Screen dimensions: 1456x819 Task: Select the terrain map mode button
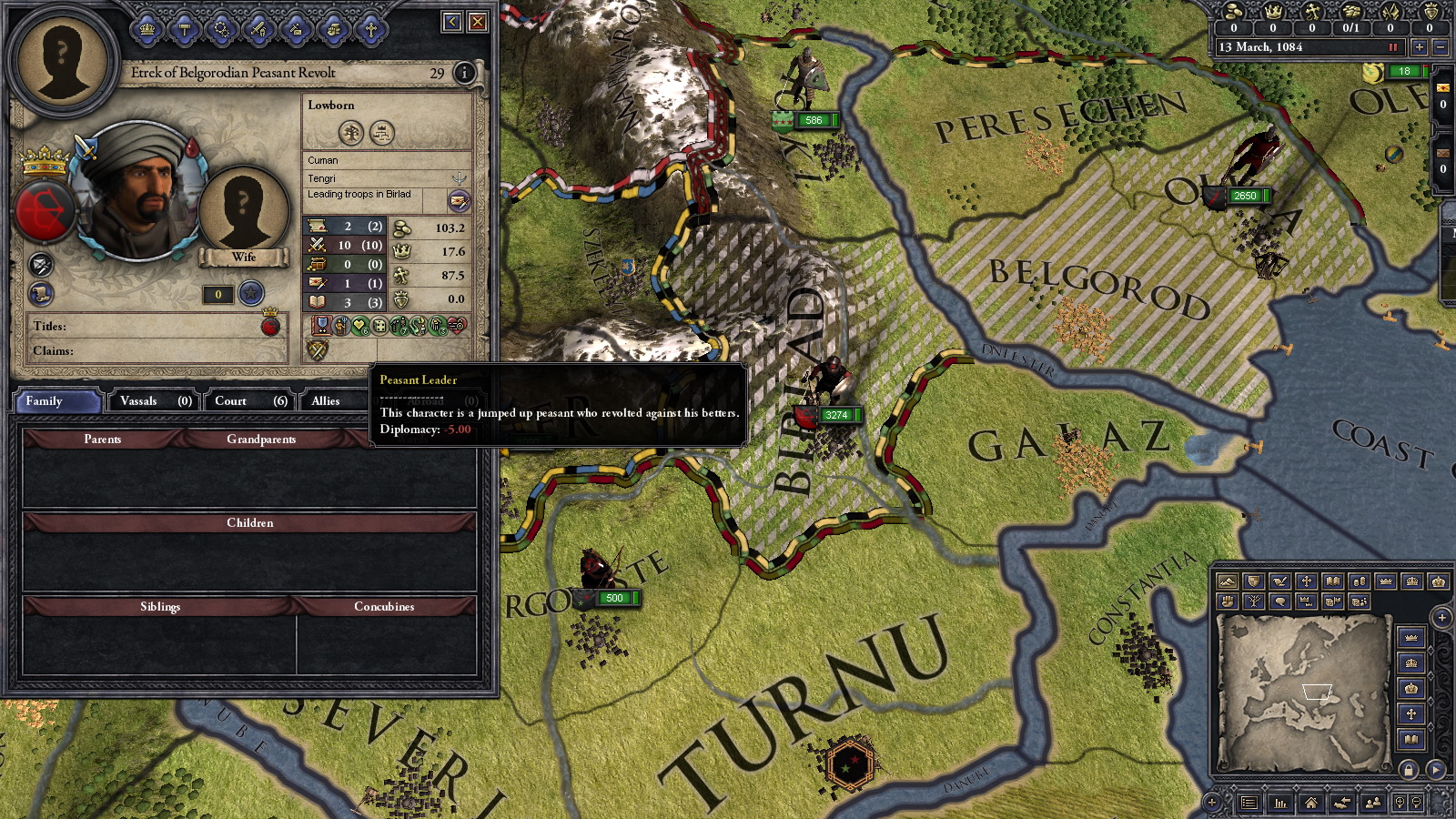(1227, 581)
